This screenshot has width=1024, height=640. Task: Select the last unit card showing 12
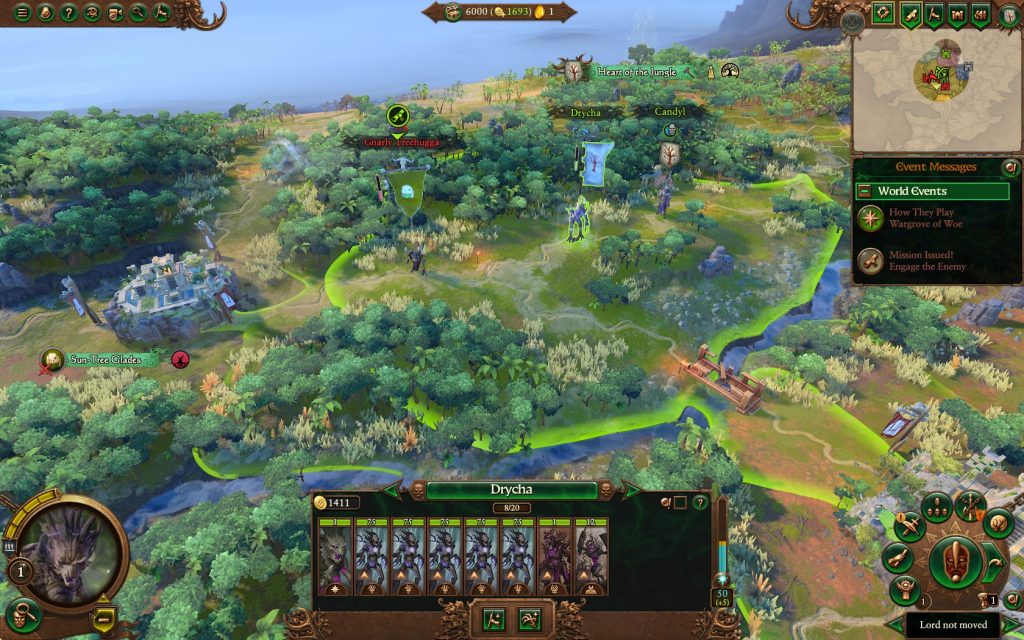coord(591,555)
